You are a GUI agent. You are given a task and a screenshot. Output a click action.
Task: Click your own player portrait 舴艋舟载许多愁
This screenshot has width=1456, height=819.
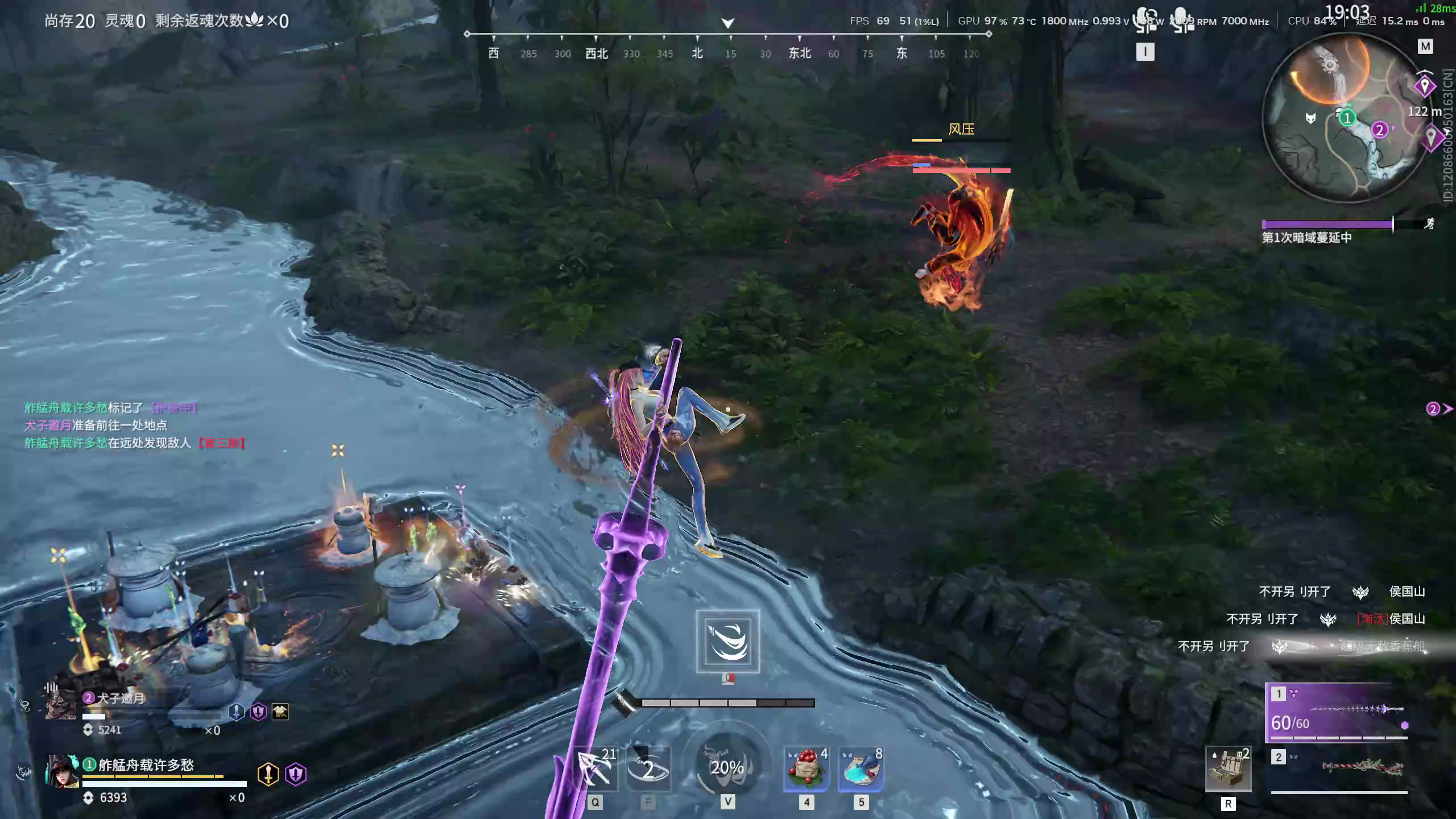[x=61, y=772]
